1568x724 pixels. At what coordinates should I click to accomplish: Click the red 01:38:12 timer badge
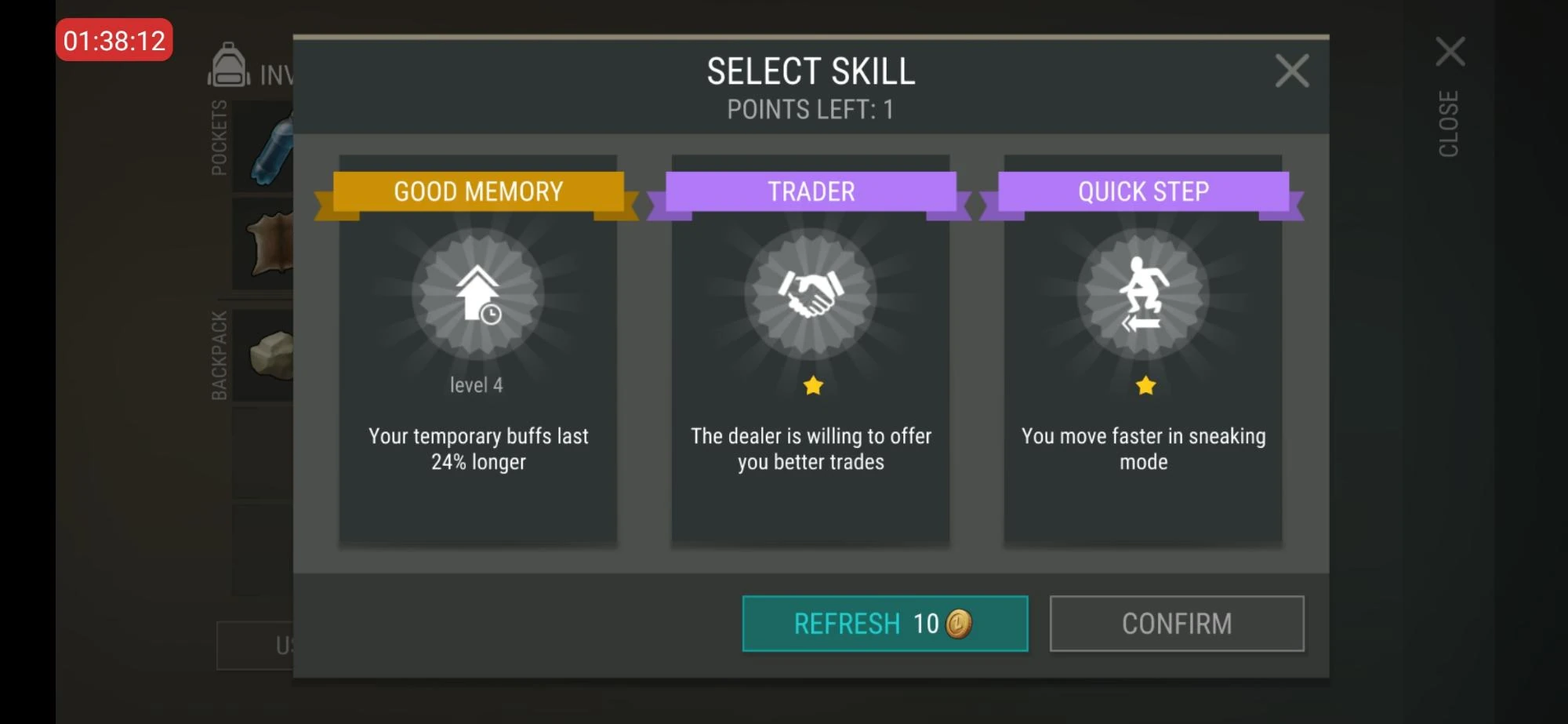pos(114,41)
